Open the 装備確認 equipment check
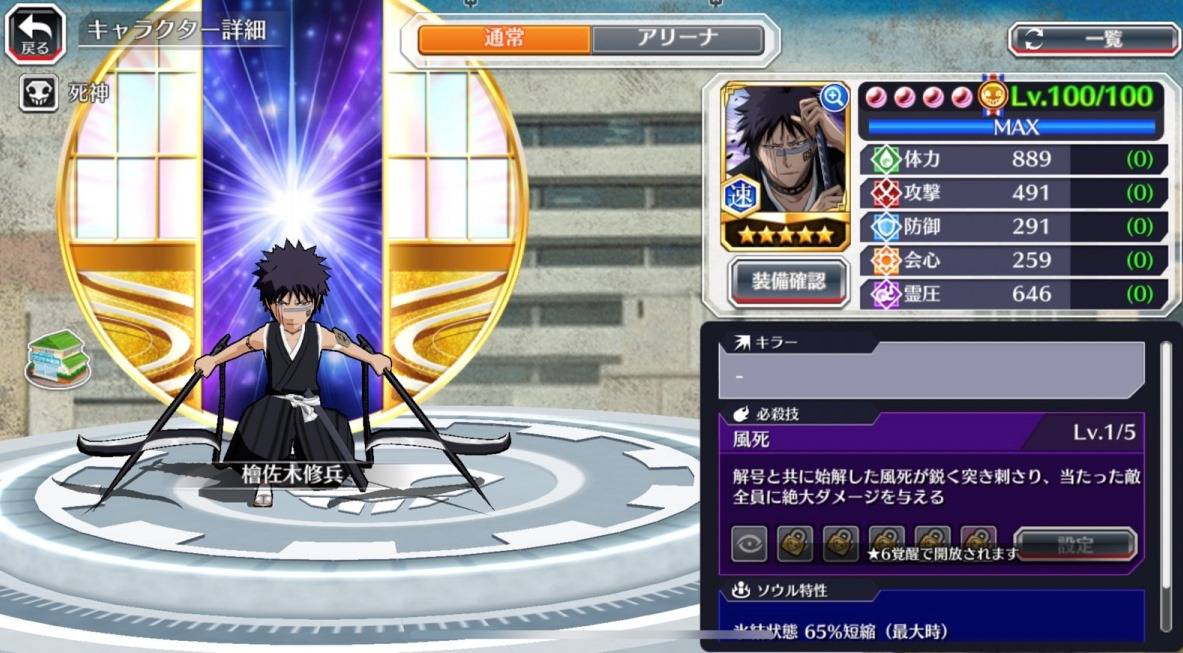 [x=788, y=281]
